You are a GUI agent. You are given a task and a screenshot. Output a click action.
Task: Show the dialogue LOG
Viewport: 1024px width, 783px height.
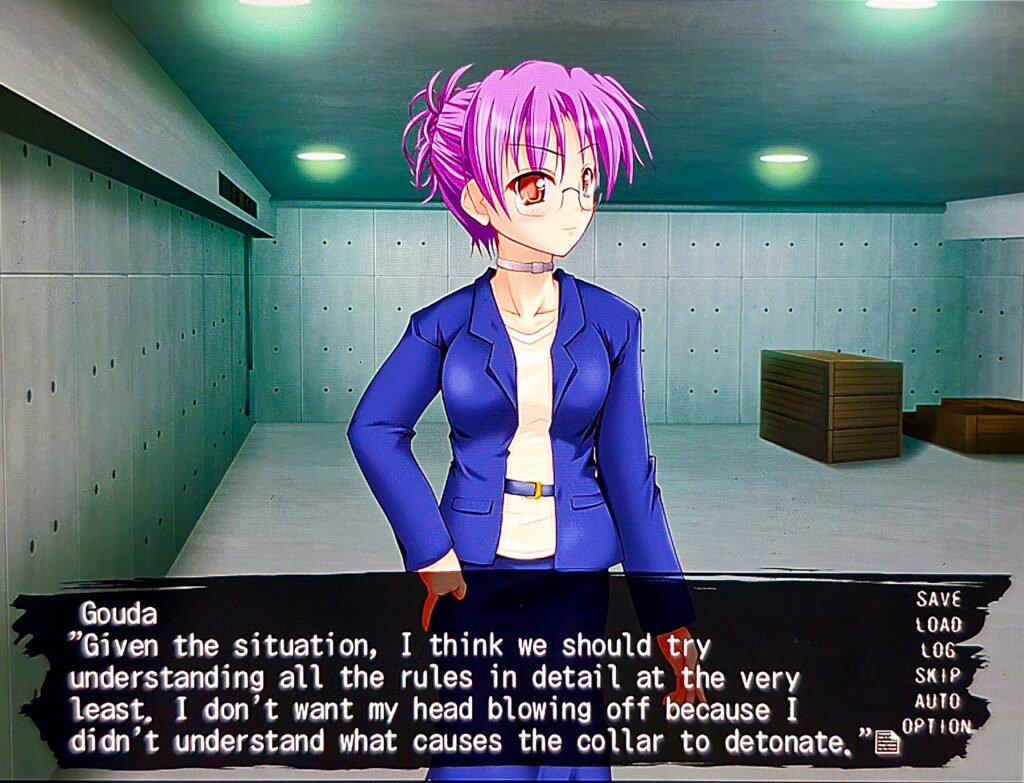point(937,651)
